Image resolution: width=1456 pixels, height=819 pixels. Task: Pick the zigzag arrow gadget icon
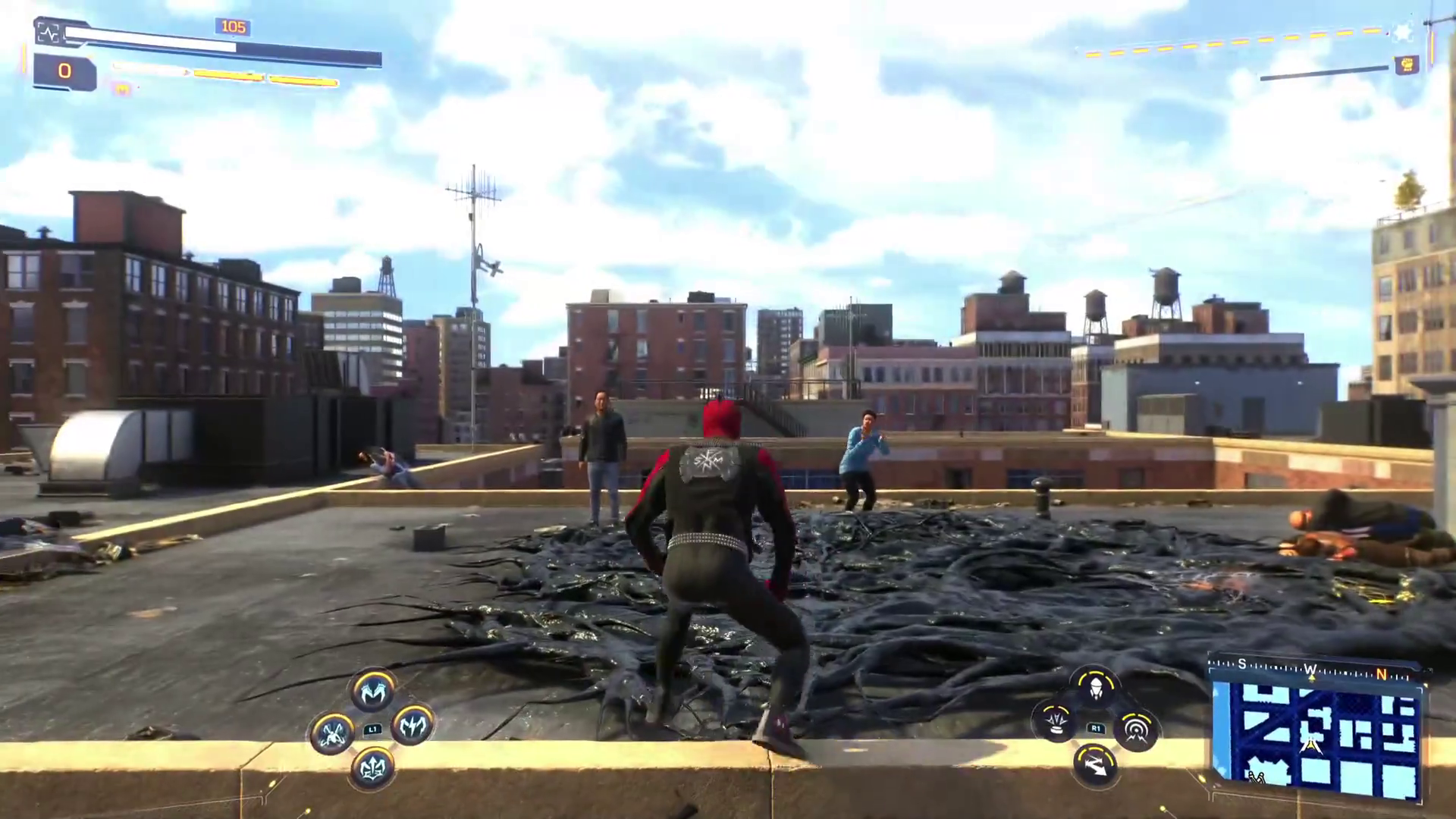(x=1096, y=764)
